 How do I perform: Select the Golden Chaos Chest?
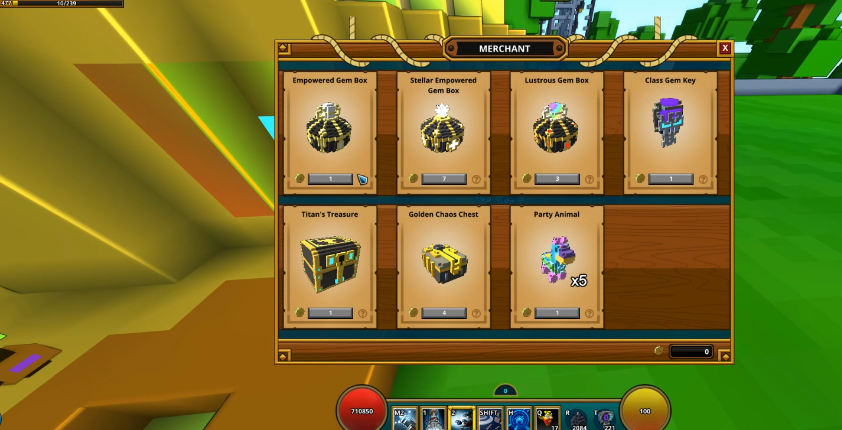point(443,262)
